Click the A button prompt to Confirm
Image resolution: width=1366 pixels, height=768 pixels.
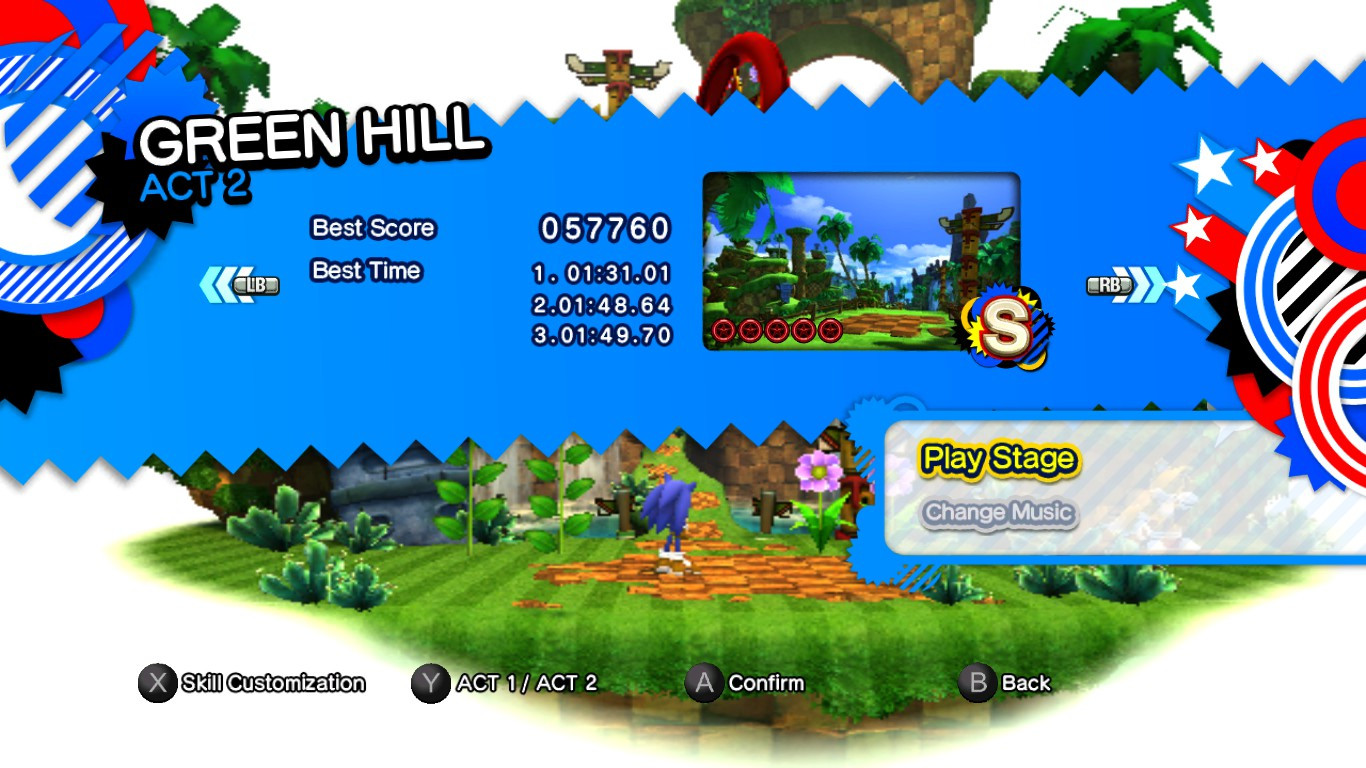click(x=704, y=684)
